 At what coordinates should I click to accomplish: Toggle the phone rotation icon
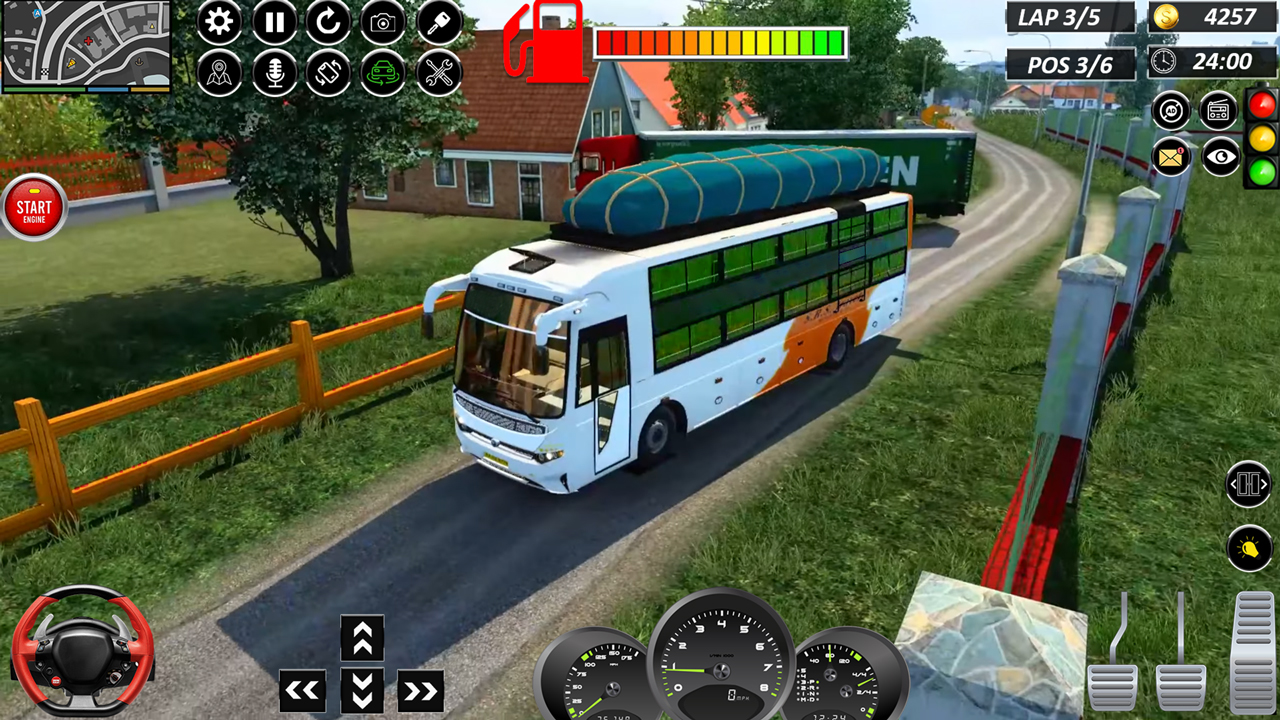(329, 73)
